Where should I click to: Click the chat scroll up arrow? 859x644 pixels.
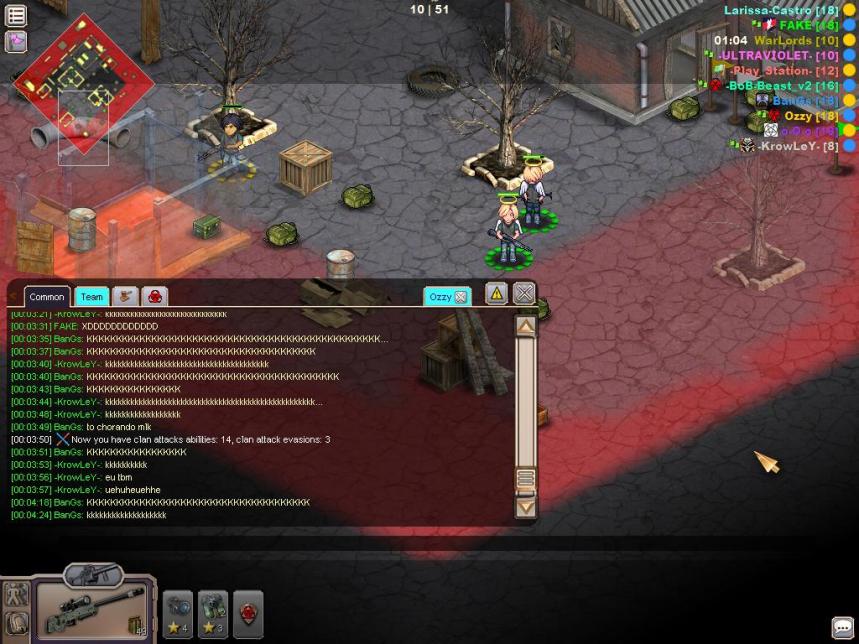pos(525,326)
